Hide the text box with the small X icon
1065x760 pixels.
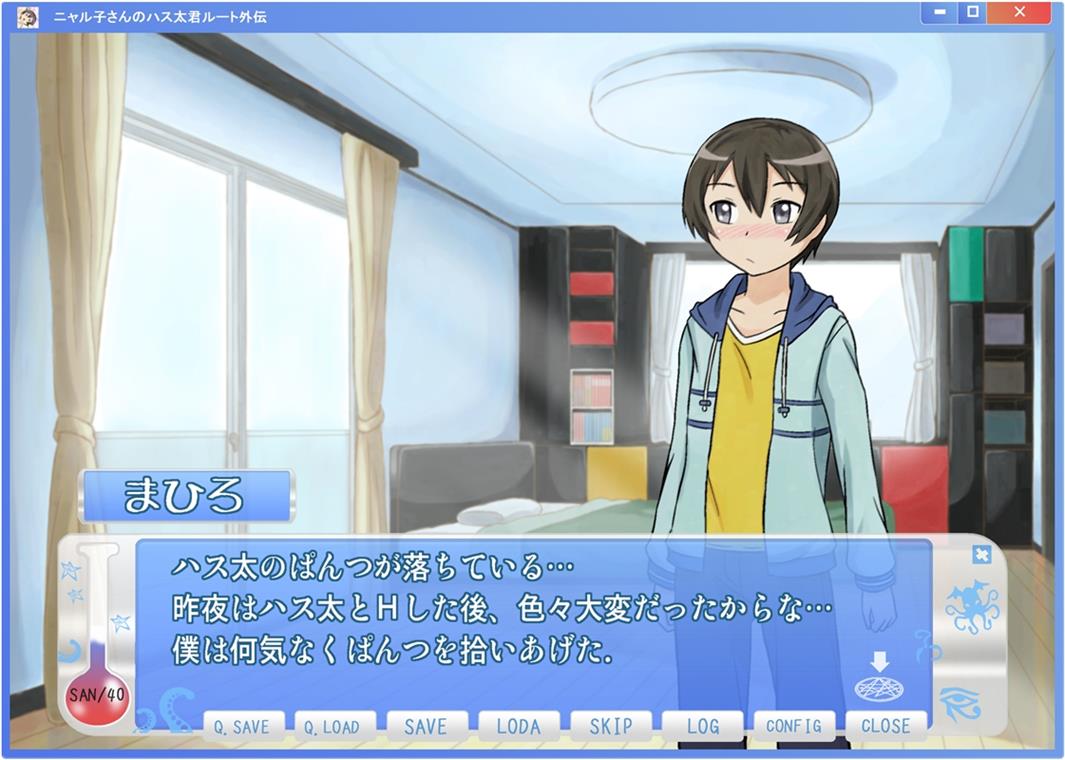[x=981, y=554]
